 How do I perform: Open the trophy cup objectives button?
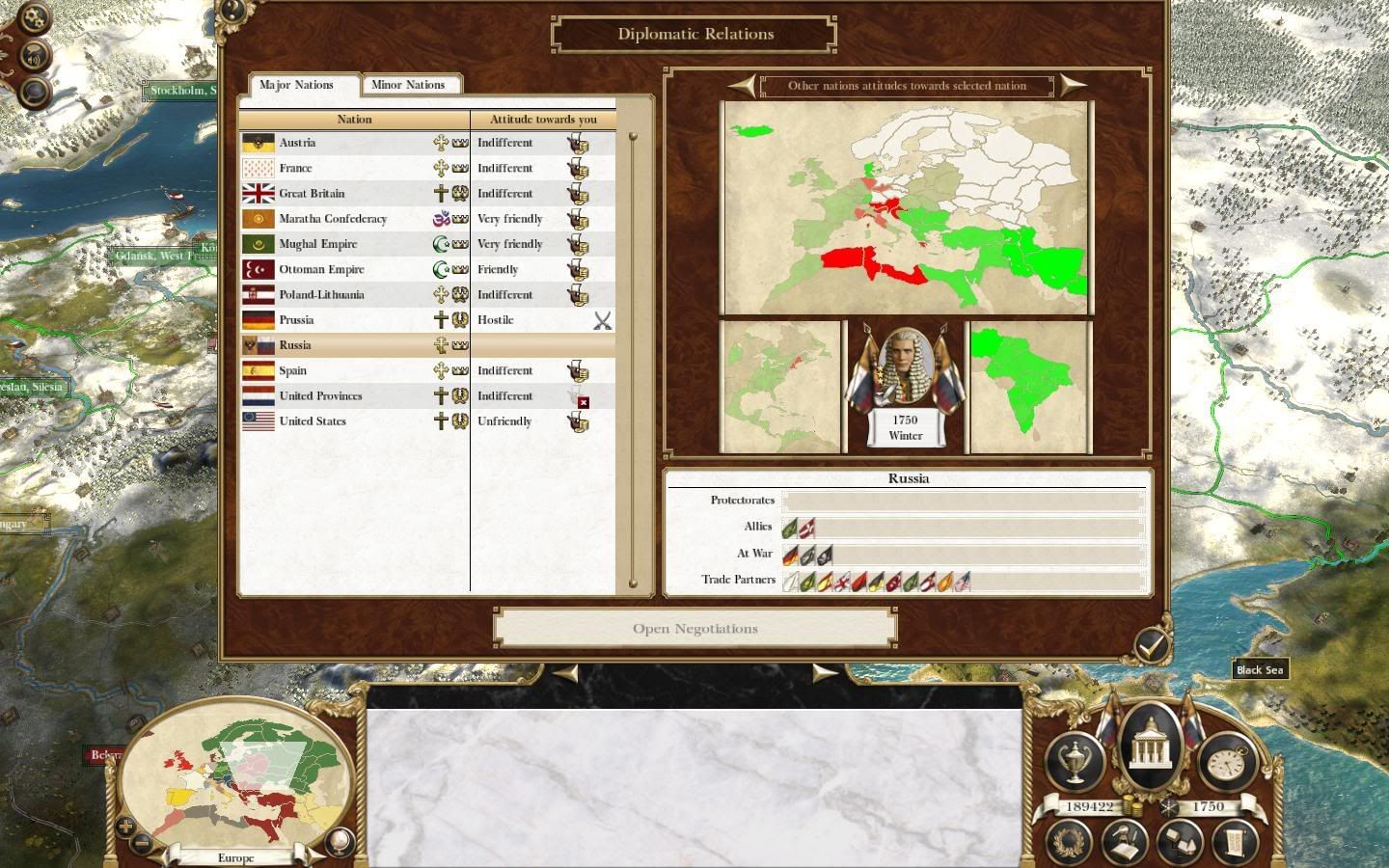(1075, 762)
